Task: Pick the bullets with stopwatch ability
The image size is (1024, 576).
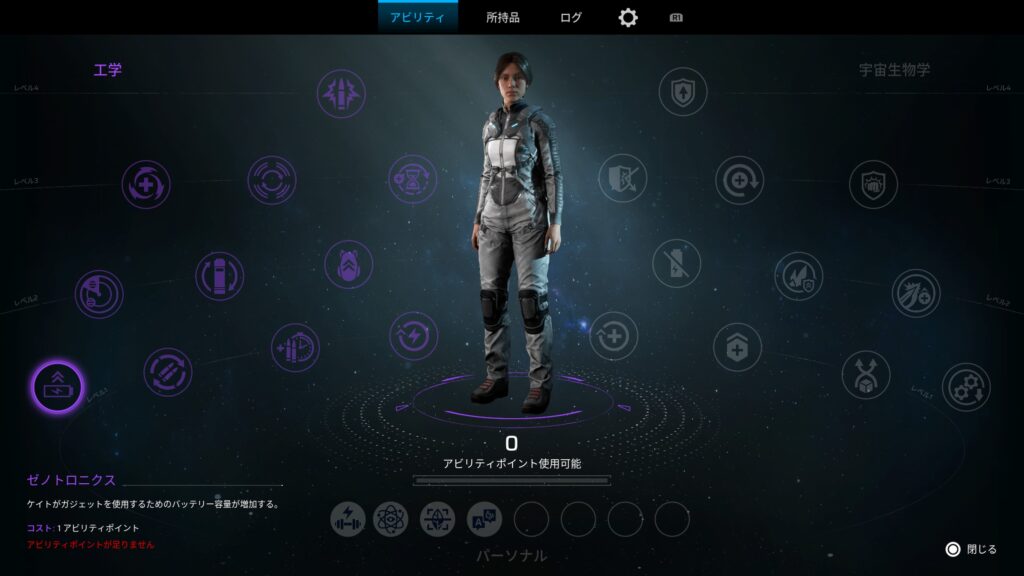Action: (x=295, y=347)
